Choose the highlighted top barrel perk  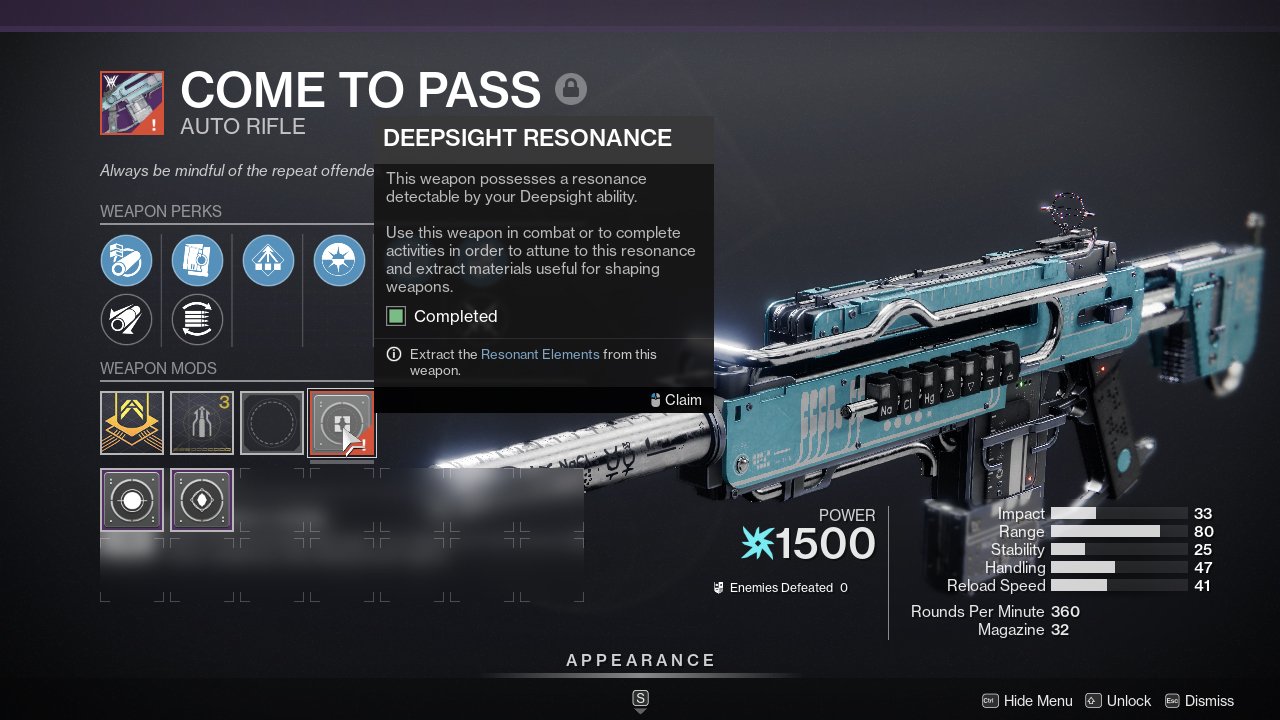[126, 261]
